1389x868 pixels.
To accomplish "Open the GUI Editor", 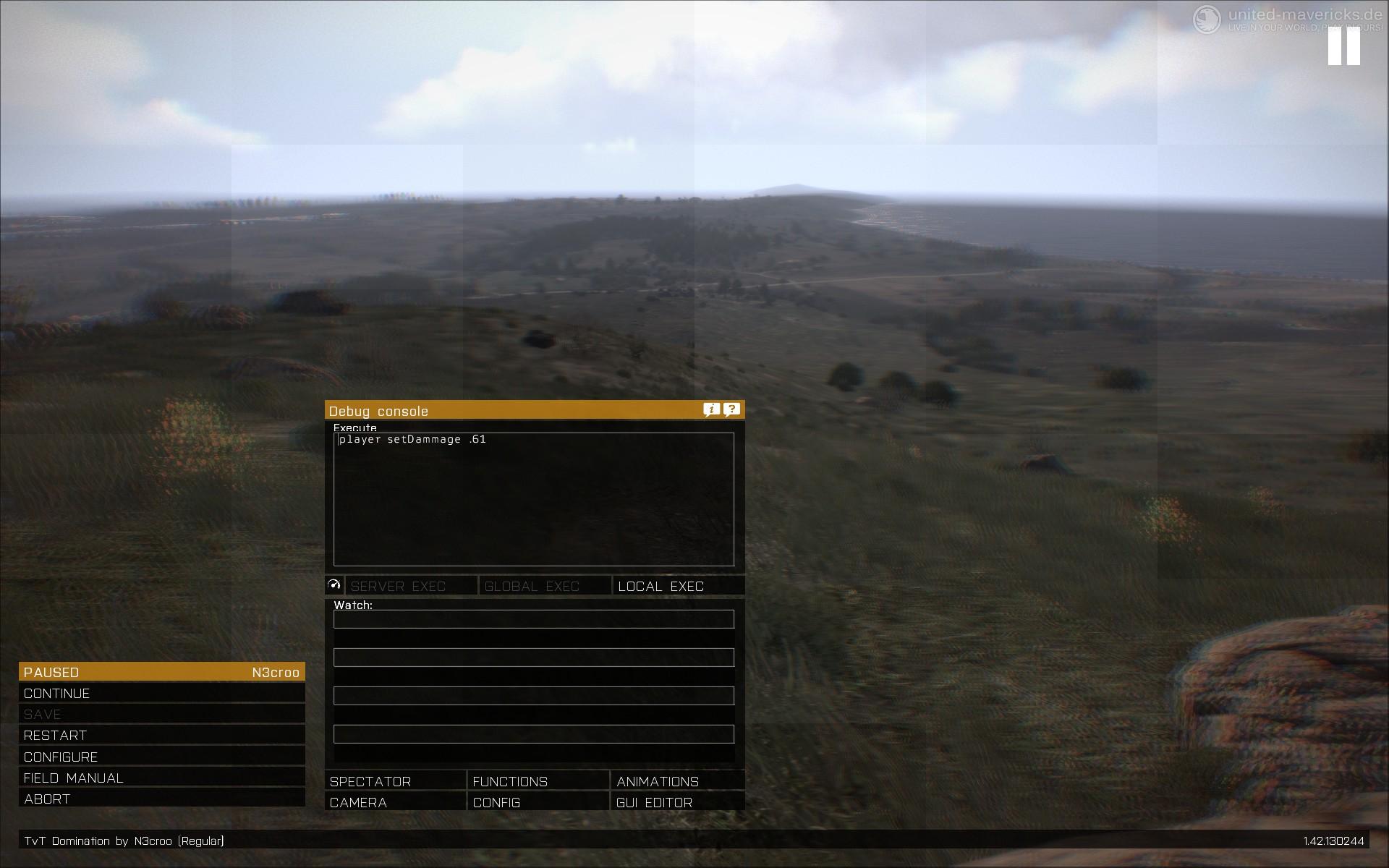I will [678, 803].
